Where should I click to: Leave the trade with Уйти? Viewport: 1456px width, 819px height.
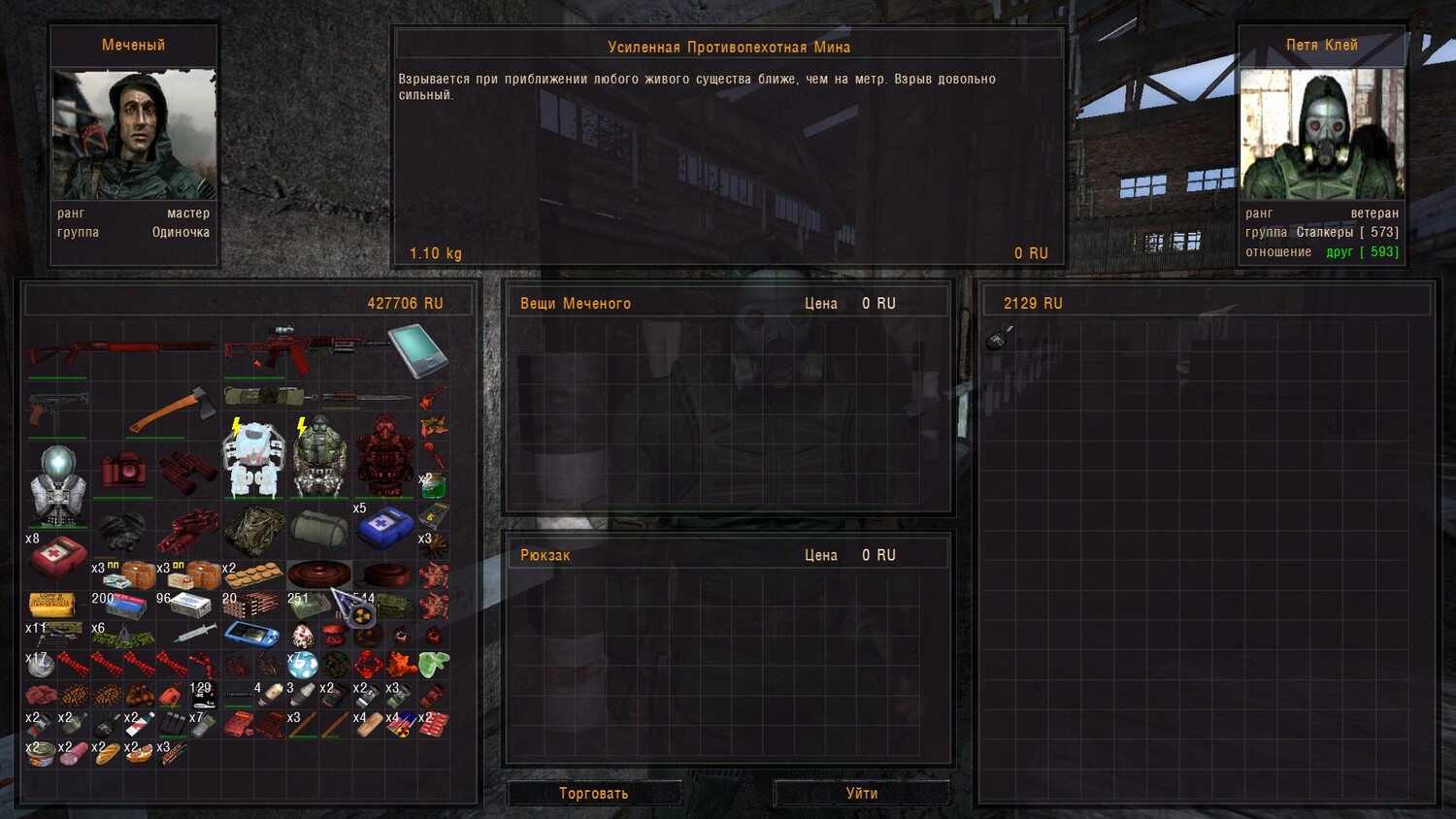(861, 794)
